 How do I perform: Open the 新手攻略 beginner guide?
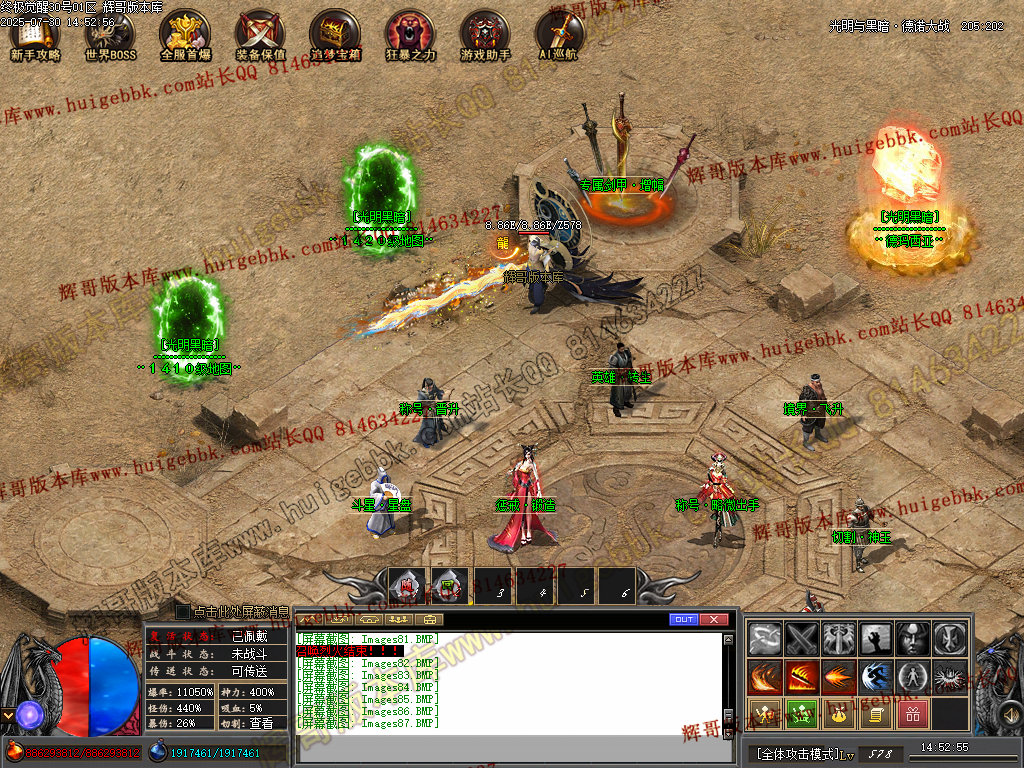pyautogui.click(x=35, y=36)
